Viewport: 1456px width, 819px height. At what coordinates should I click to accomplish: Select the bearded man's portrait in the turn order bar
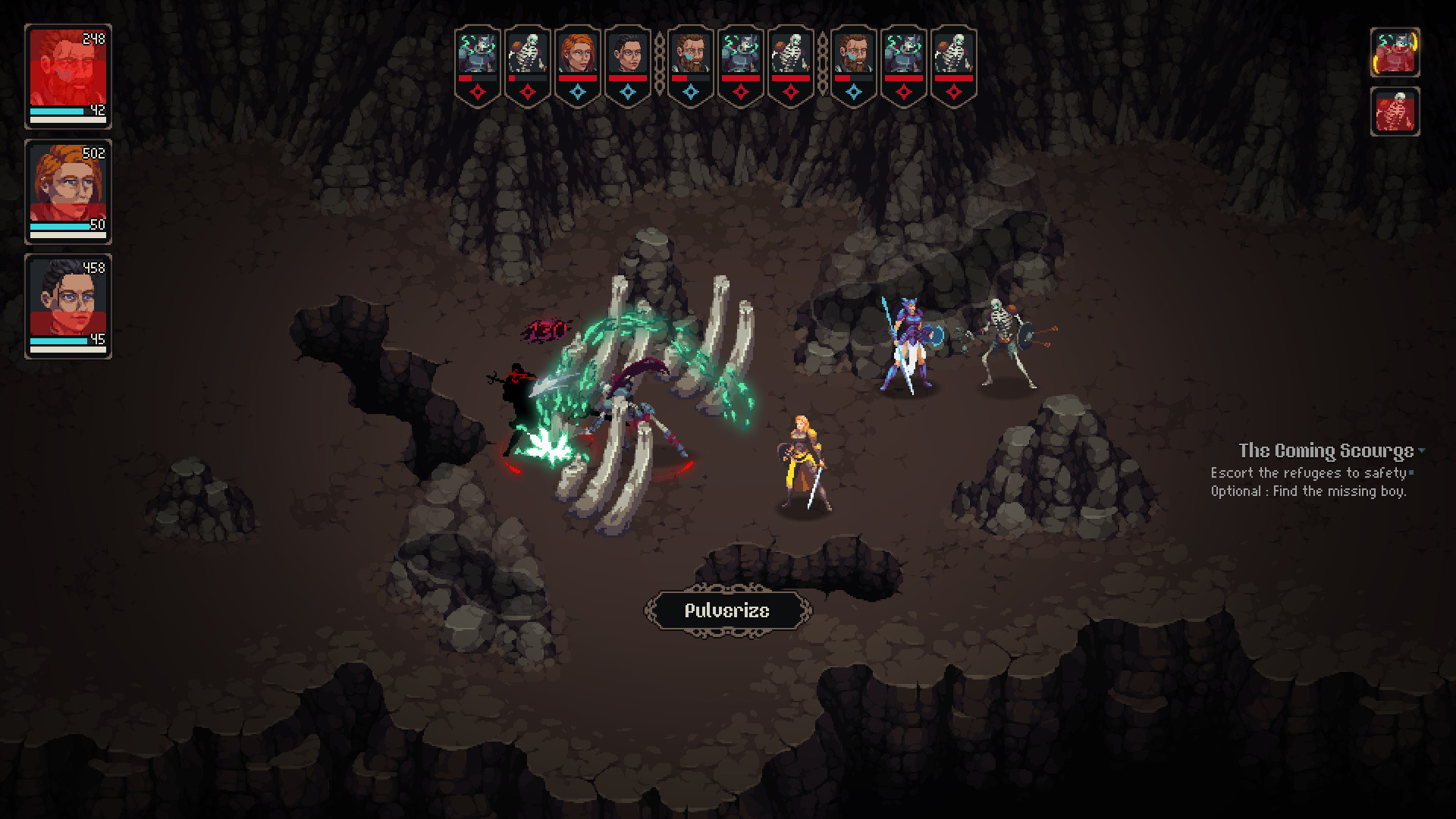click(x=690, y=55)
